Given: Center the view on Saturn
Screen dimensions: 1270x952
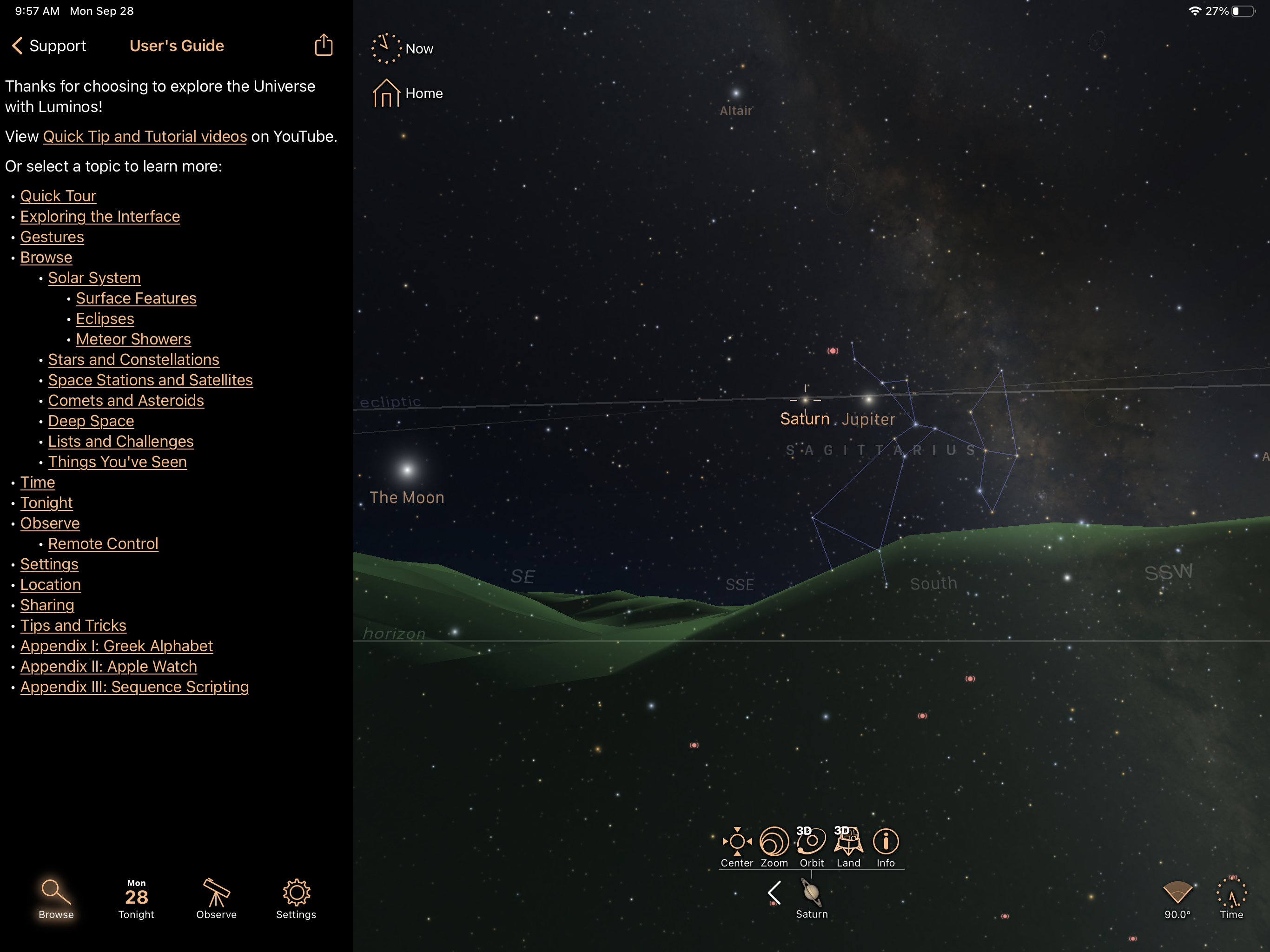Looking at the screenshot, I should pyautogui.click(x=737, y=847).
